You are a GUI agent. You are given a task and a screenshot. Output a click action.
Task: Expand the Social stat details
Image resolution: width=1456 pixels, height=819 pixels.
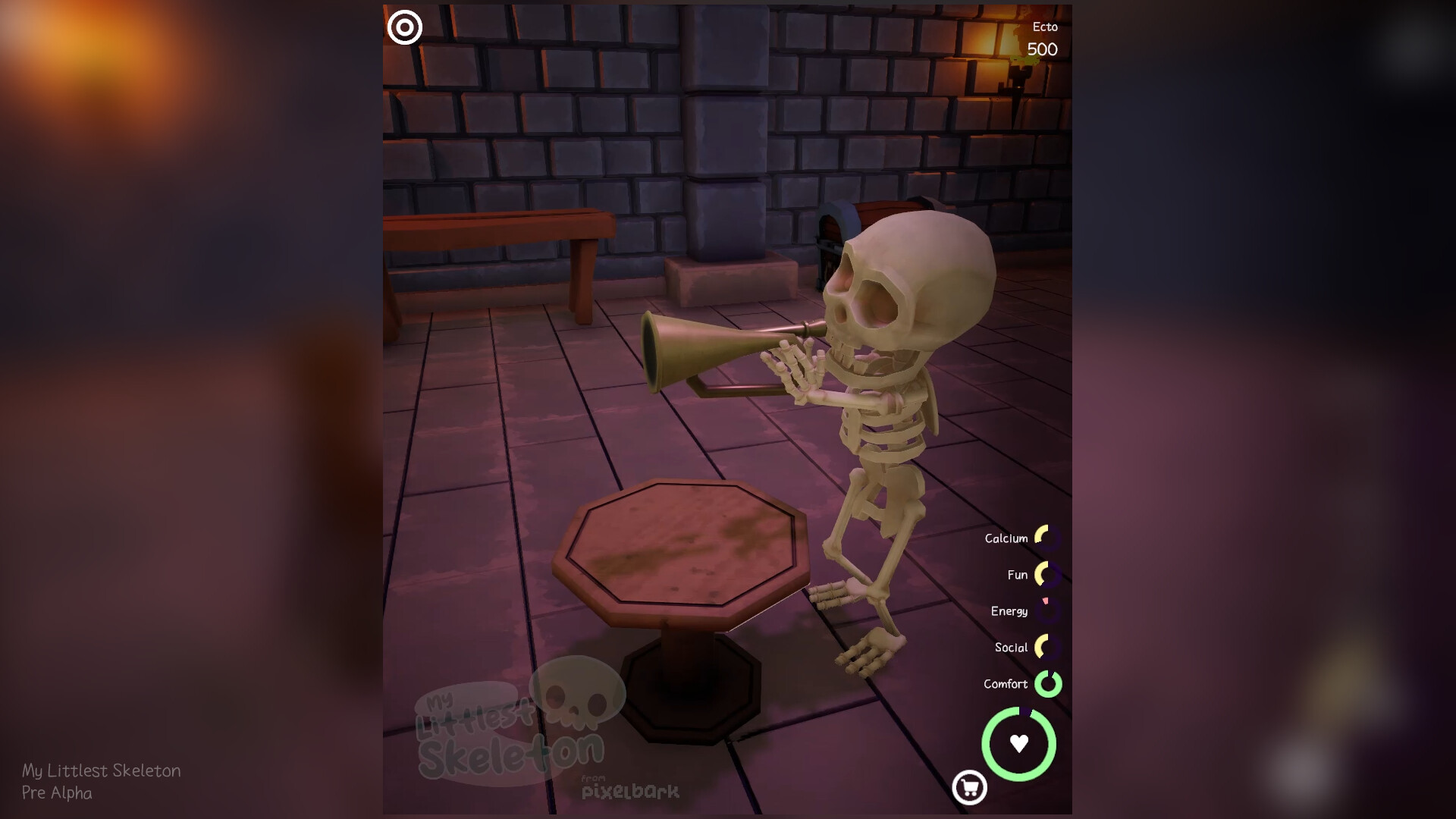1012,647
